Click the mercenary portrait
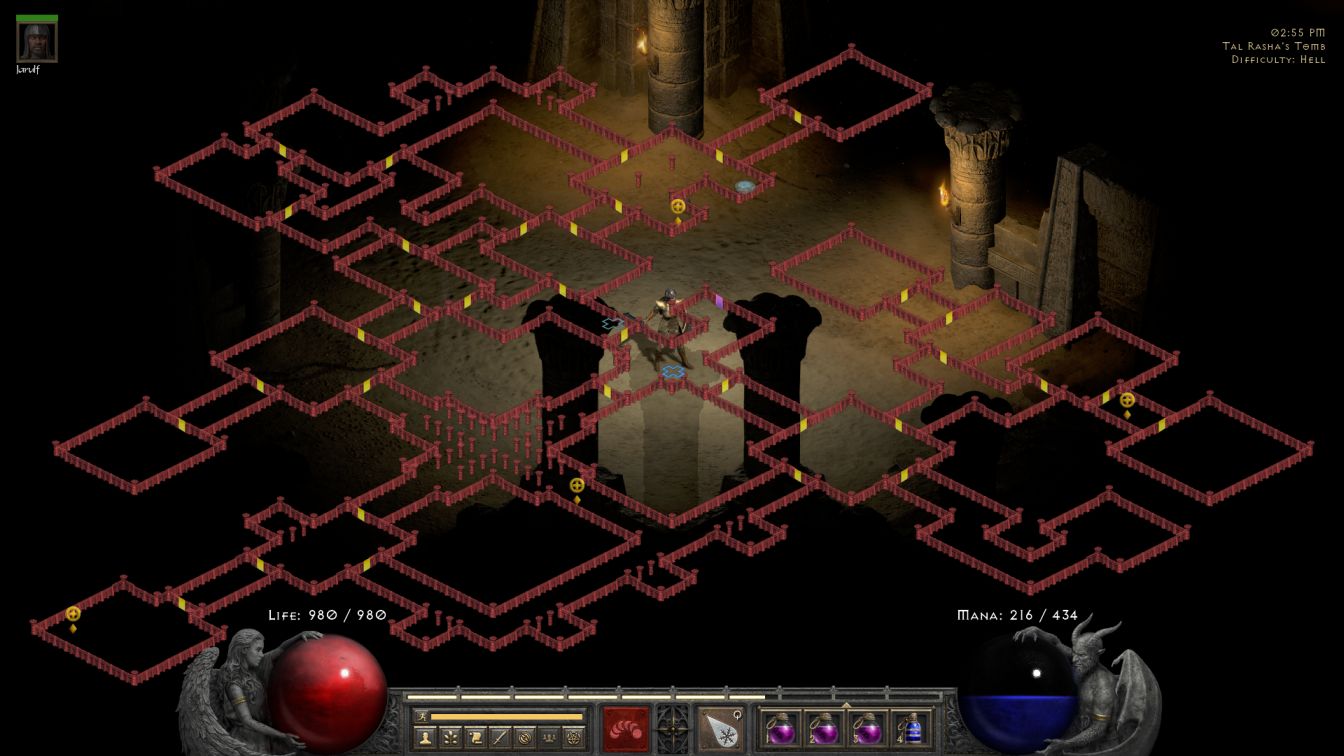 pyautogui.click(x=37, y=42)
